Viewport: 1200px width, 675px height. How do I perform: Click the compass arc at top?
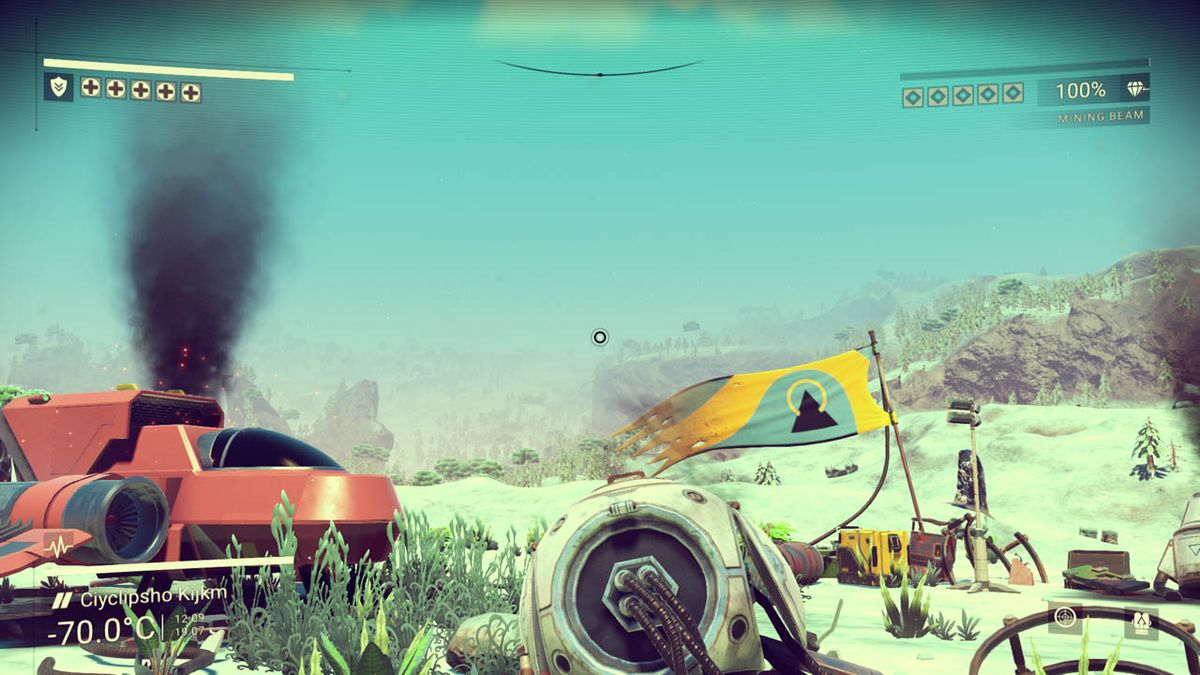click(599, 70)
